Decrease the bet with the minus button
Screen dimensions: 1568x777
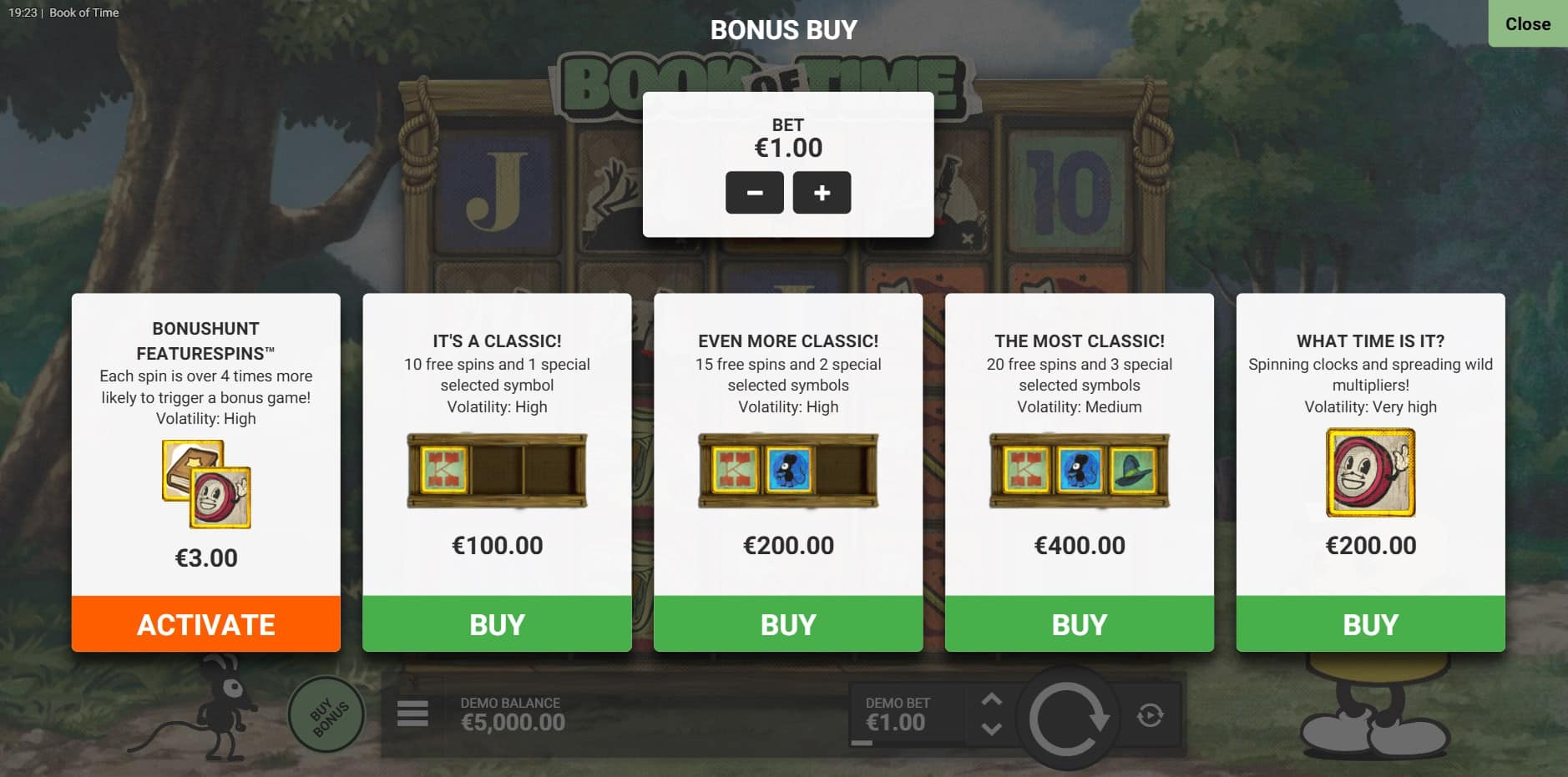point(754,193)
